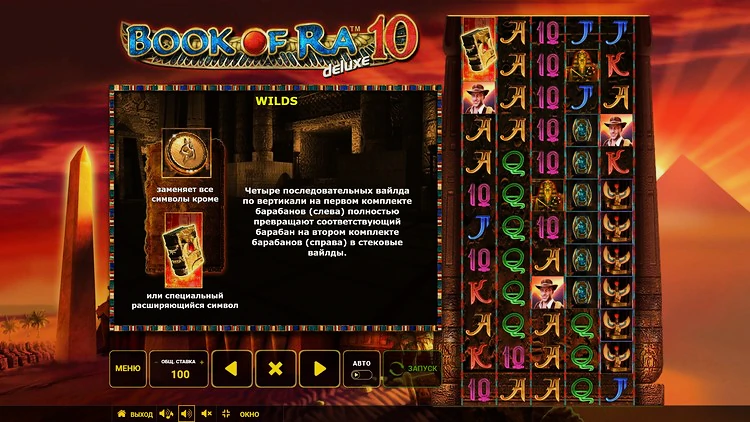Mute all sound with the crossed speaker
This screenshot has width=750, height=422.
point(207,414)
